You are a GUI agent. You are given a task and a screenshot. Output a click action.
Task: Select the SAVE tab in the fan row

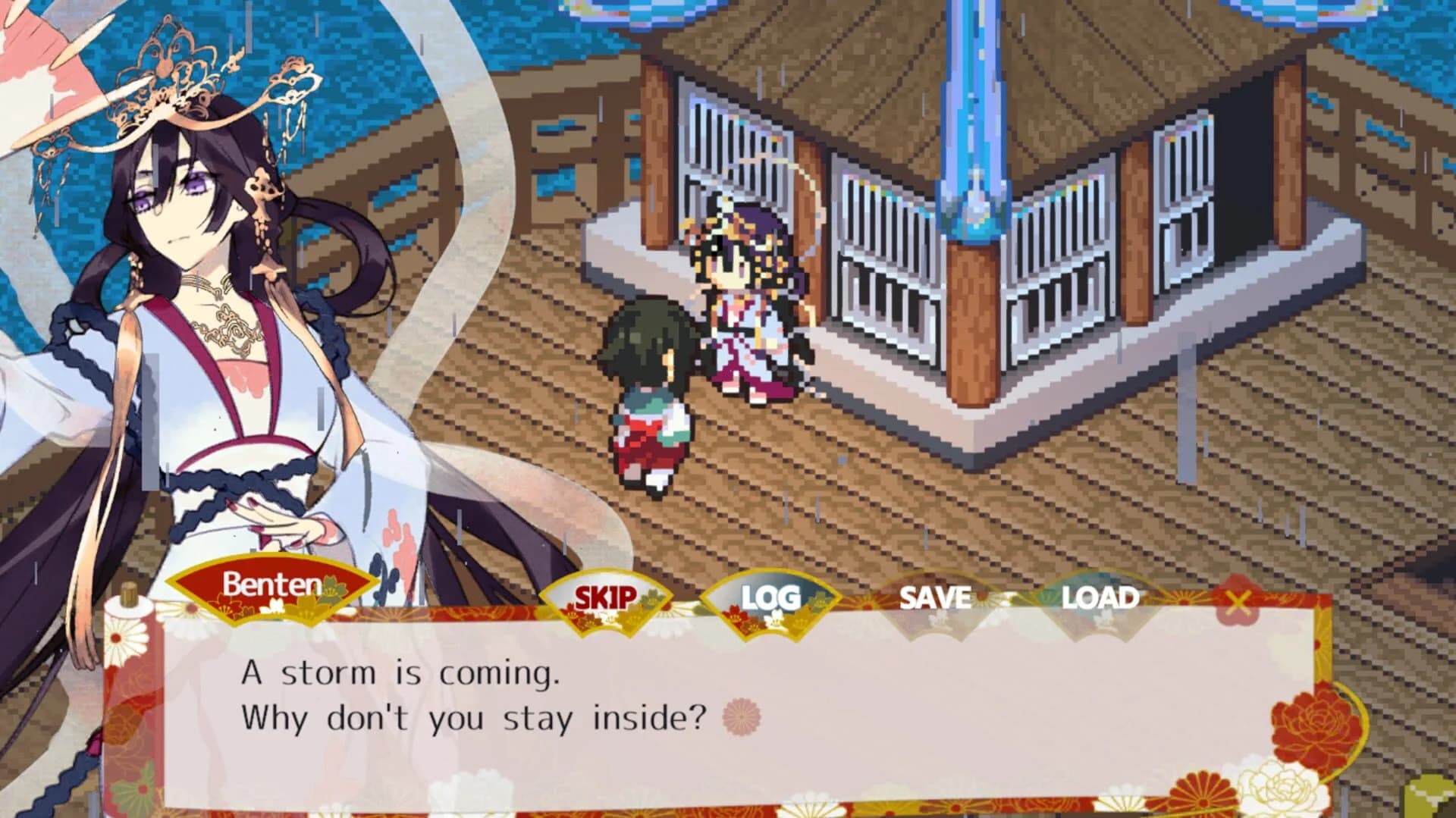(x=934, y=599)
